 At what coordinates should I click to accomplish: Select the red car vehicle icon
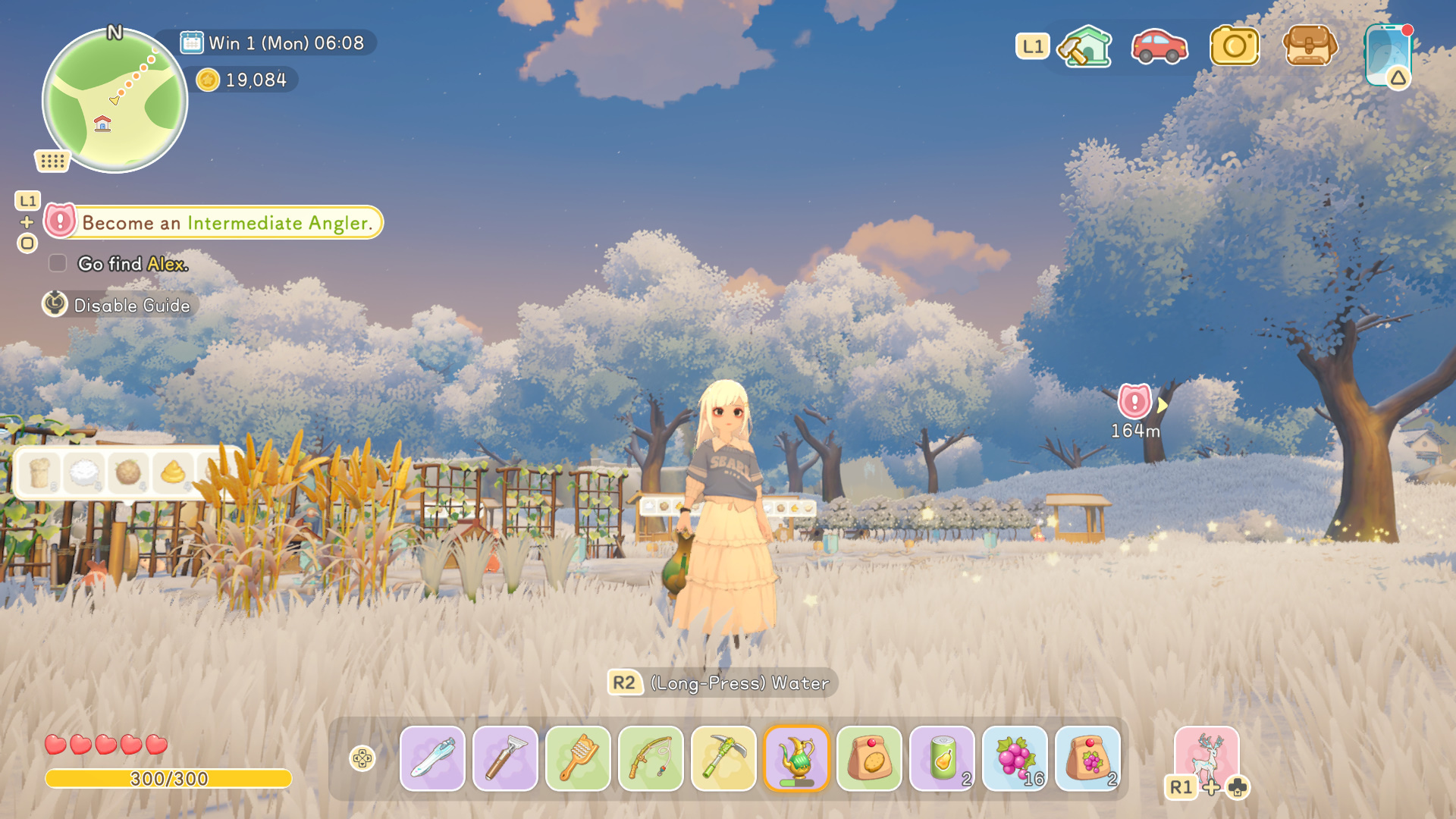pos(1159,46)
